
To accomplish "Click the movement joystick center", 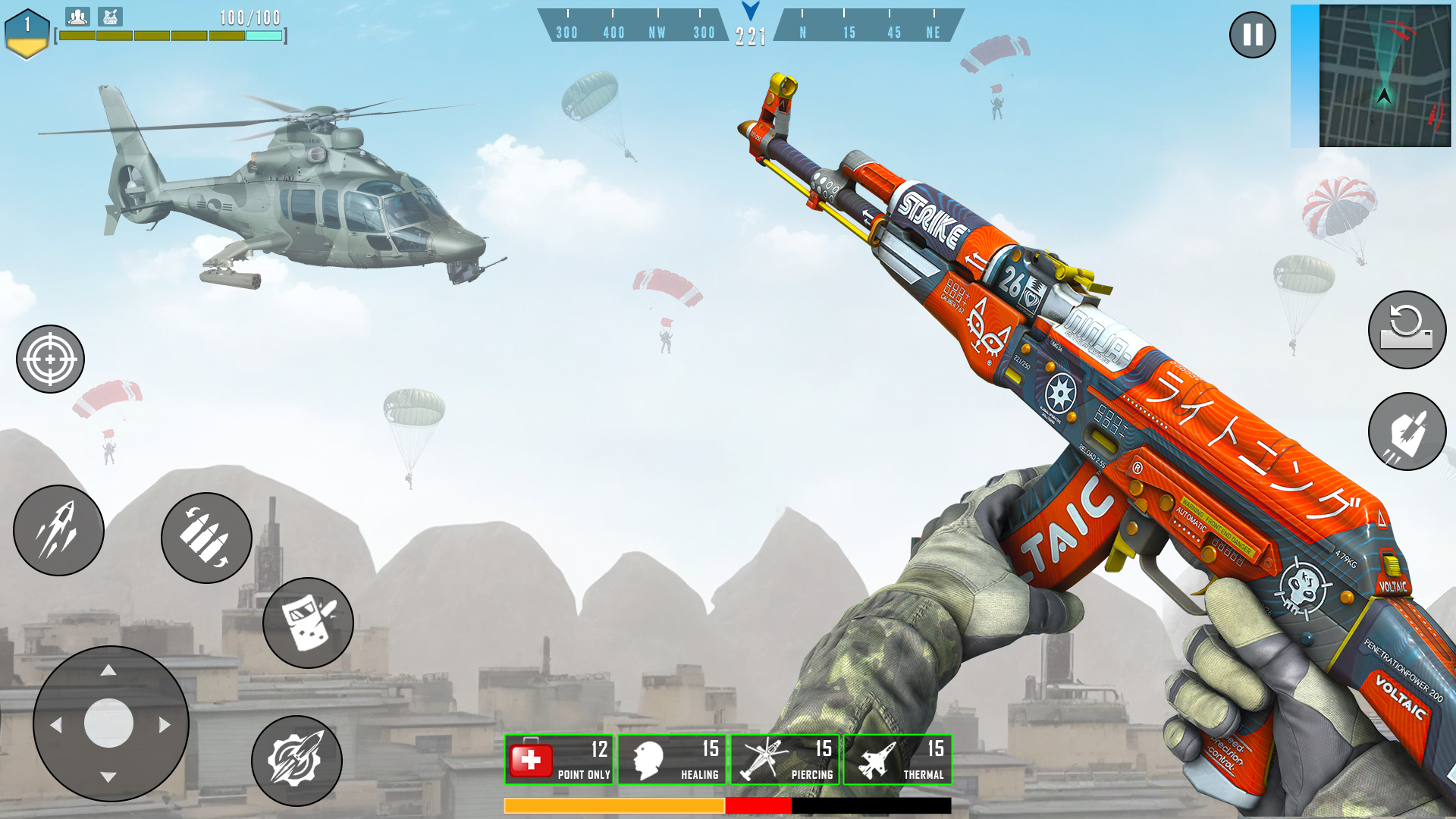I will [x=109, y=723].
